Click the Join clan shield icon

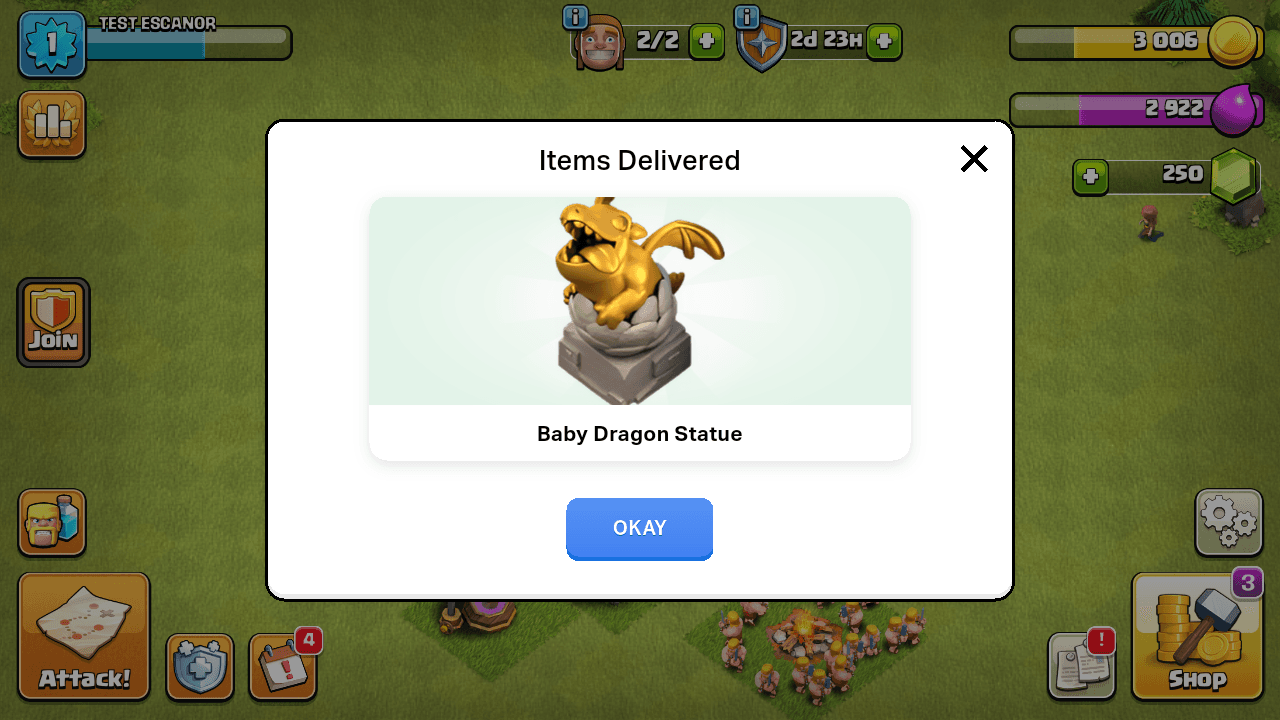(x=52, y=322)
